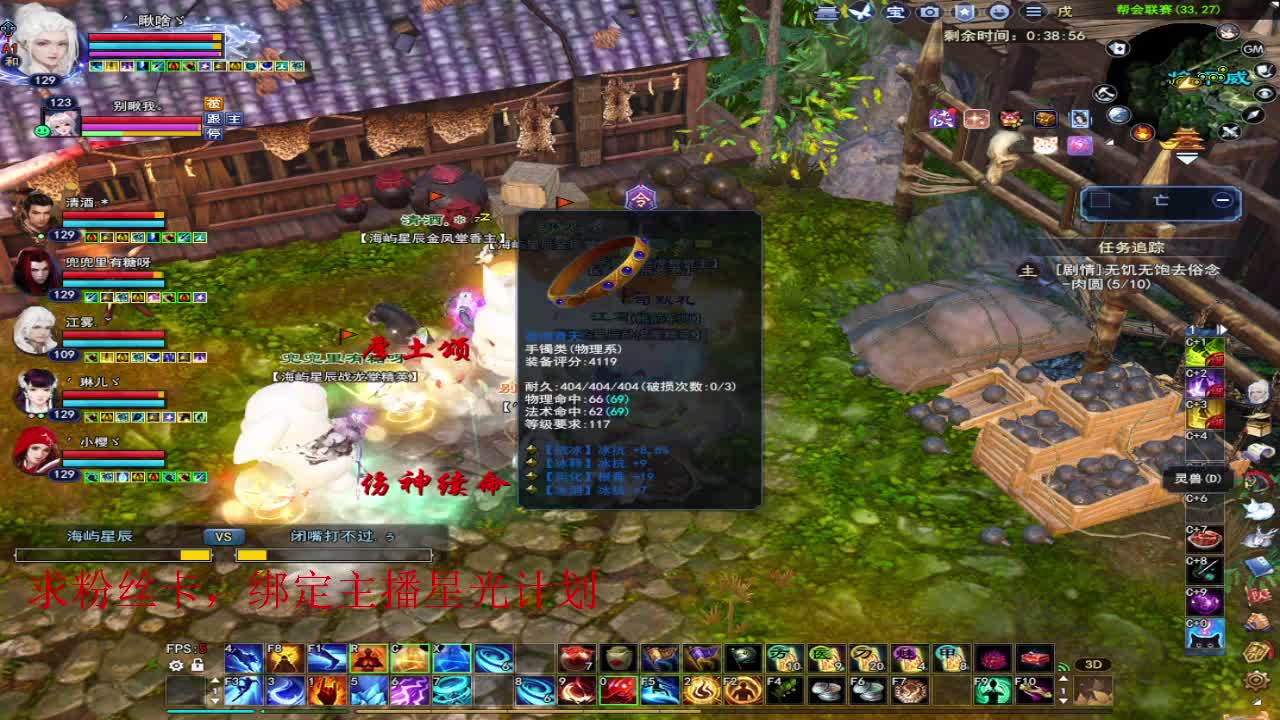This screenshot has width=1280, height=720.
Task: Click the C+3 enhancement item thumbnail on the right
Action: 1203,415
